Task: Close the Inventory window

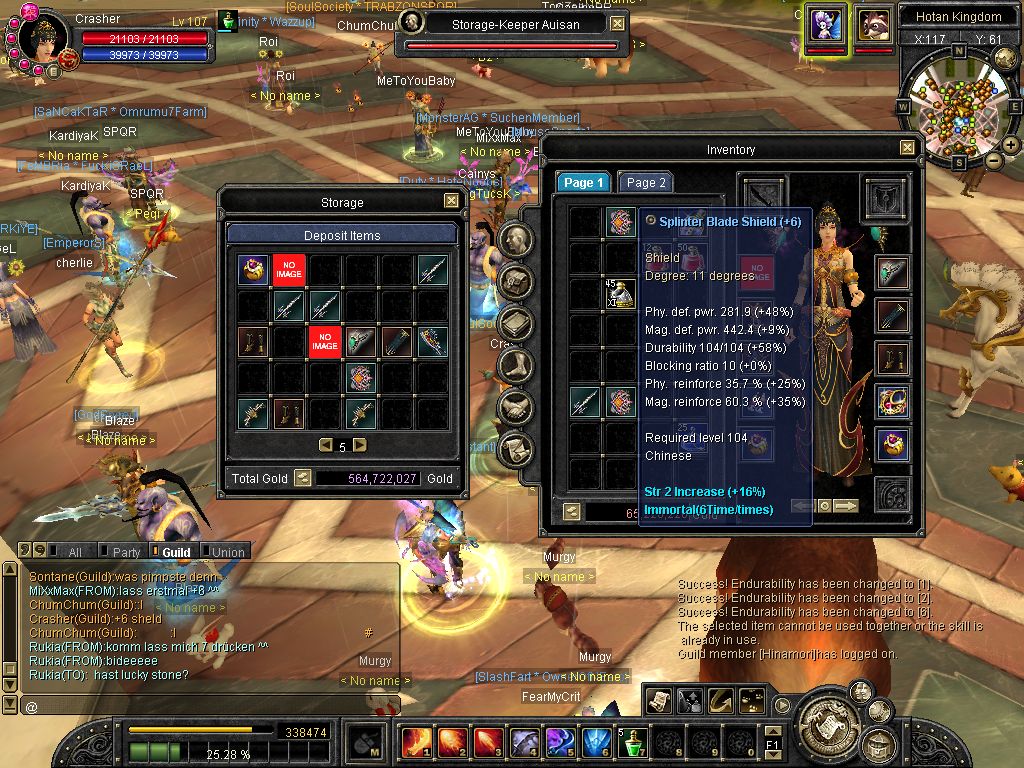Action: (907, 148)
